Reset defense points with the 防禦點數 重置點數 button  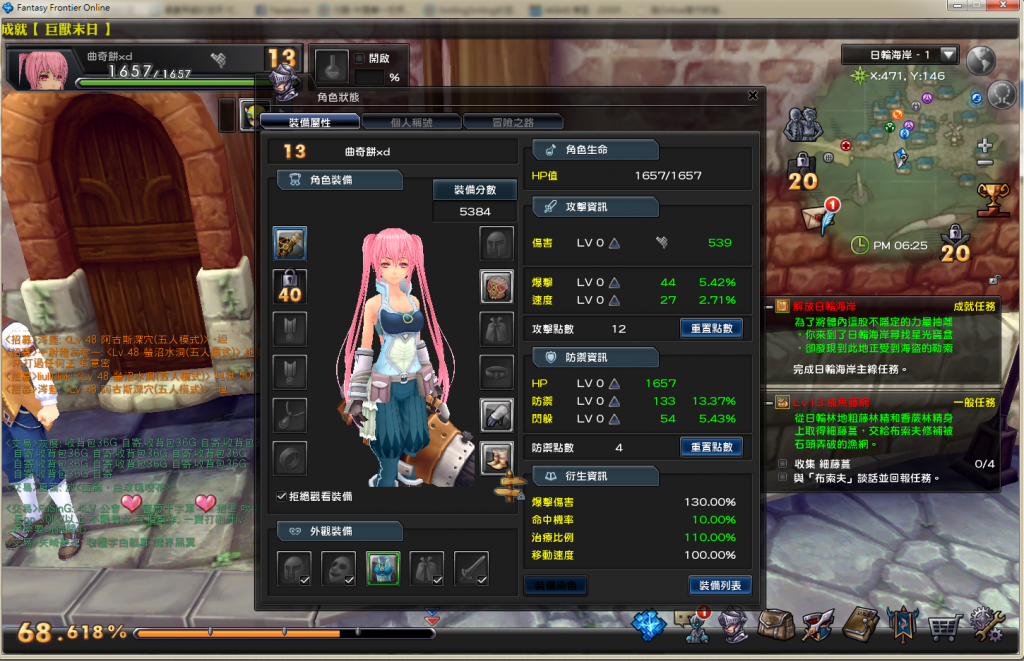711,447
